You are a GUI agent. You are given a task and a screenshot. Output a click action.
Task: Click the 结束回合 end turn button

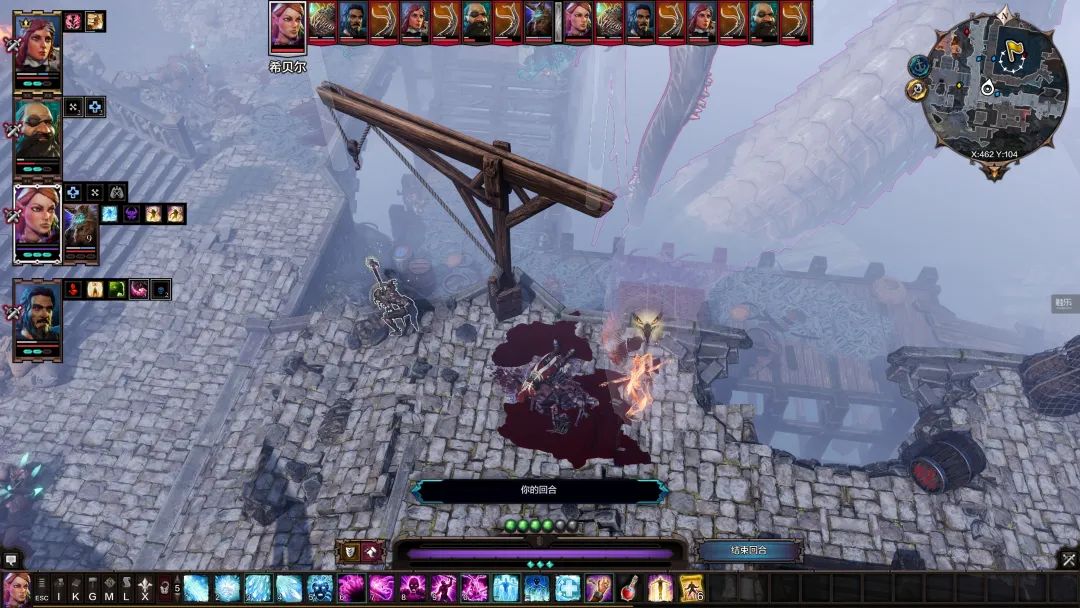749,550
